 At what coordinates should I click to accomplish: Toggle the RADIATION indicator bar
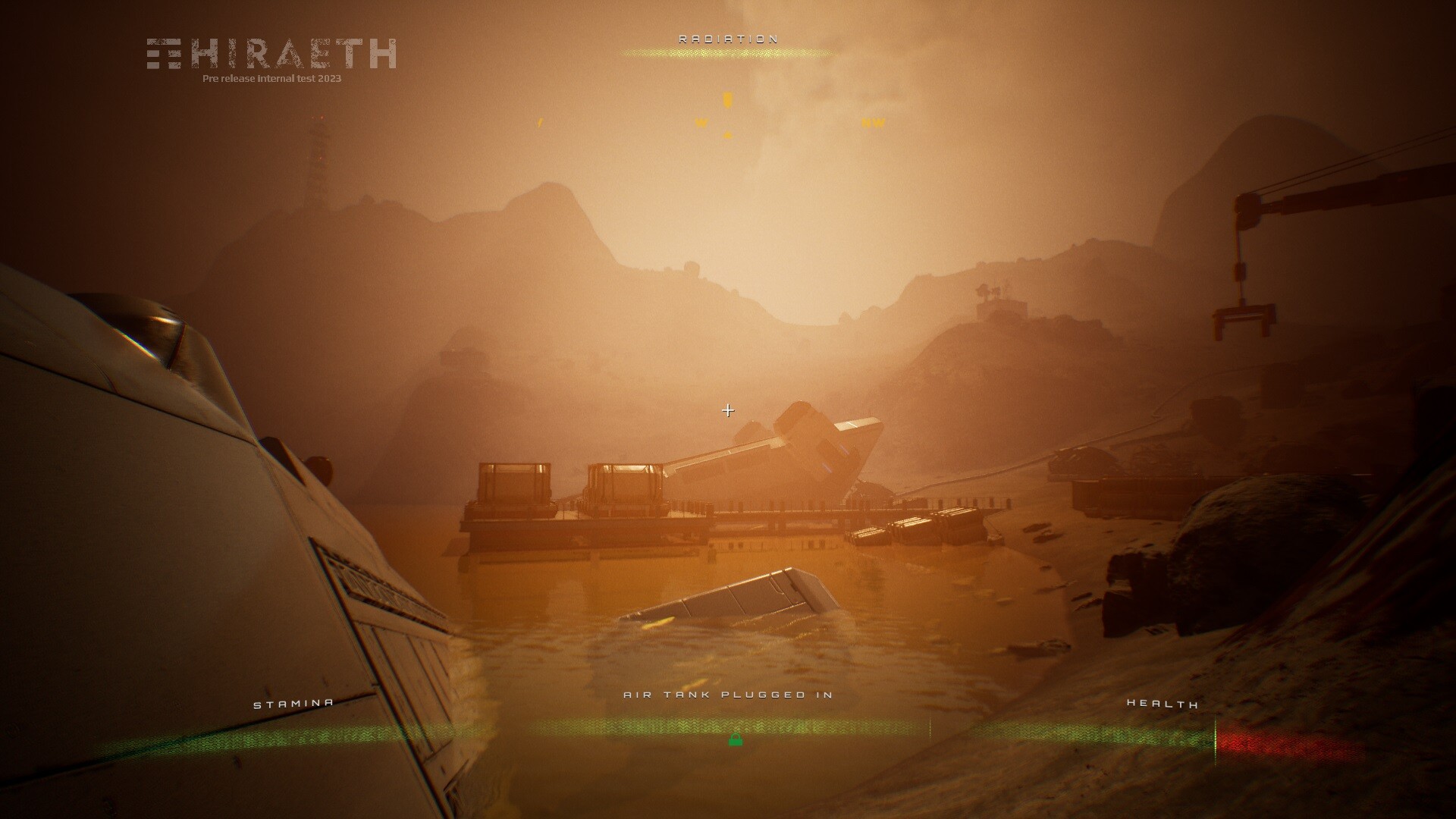(x=728, y=55)
